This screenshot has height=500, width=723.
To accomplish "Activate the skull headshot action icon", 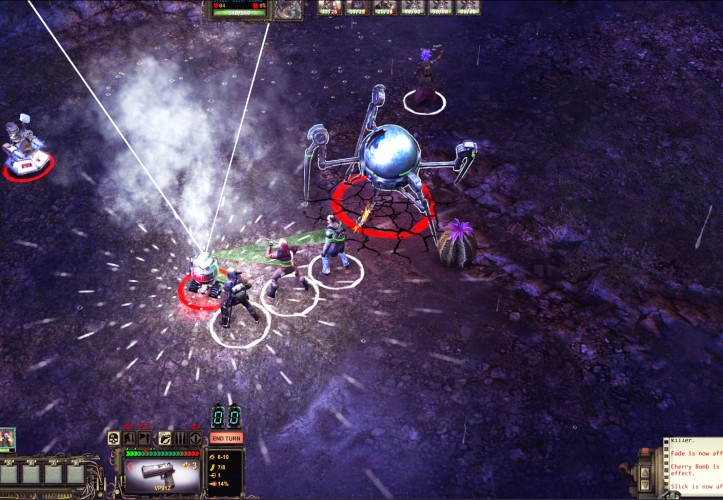I will coord(113,438).
